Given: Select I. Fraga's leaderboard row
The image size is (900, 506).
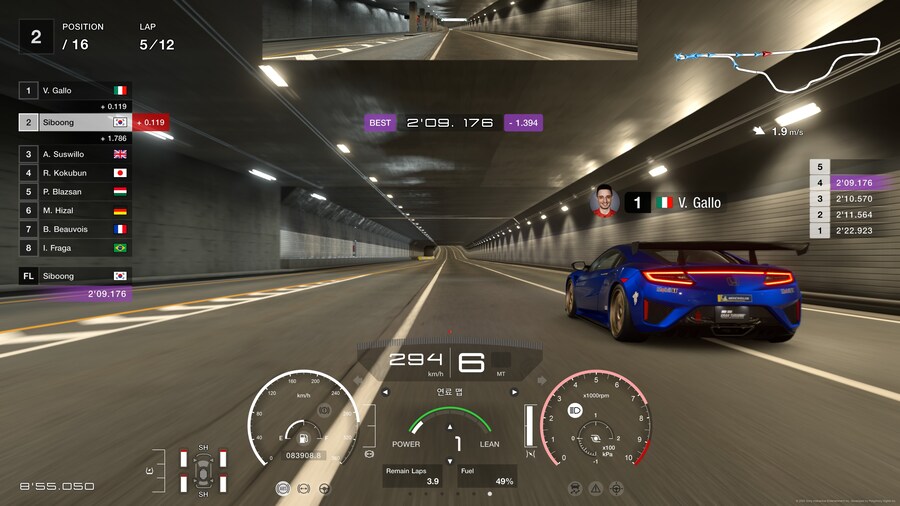Looking at the screenshot, I should pyautogui.click(x=74, y=247).
